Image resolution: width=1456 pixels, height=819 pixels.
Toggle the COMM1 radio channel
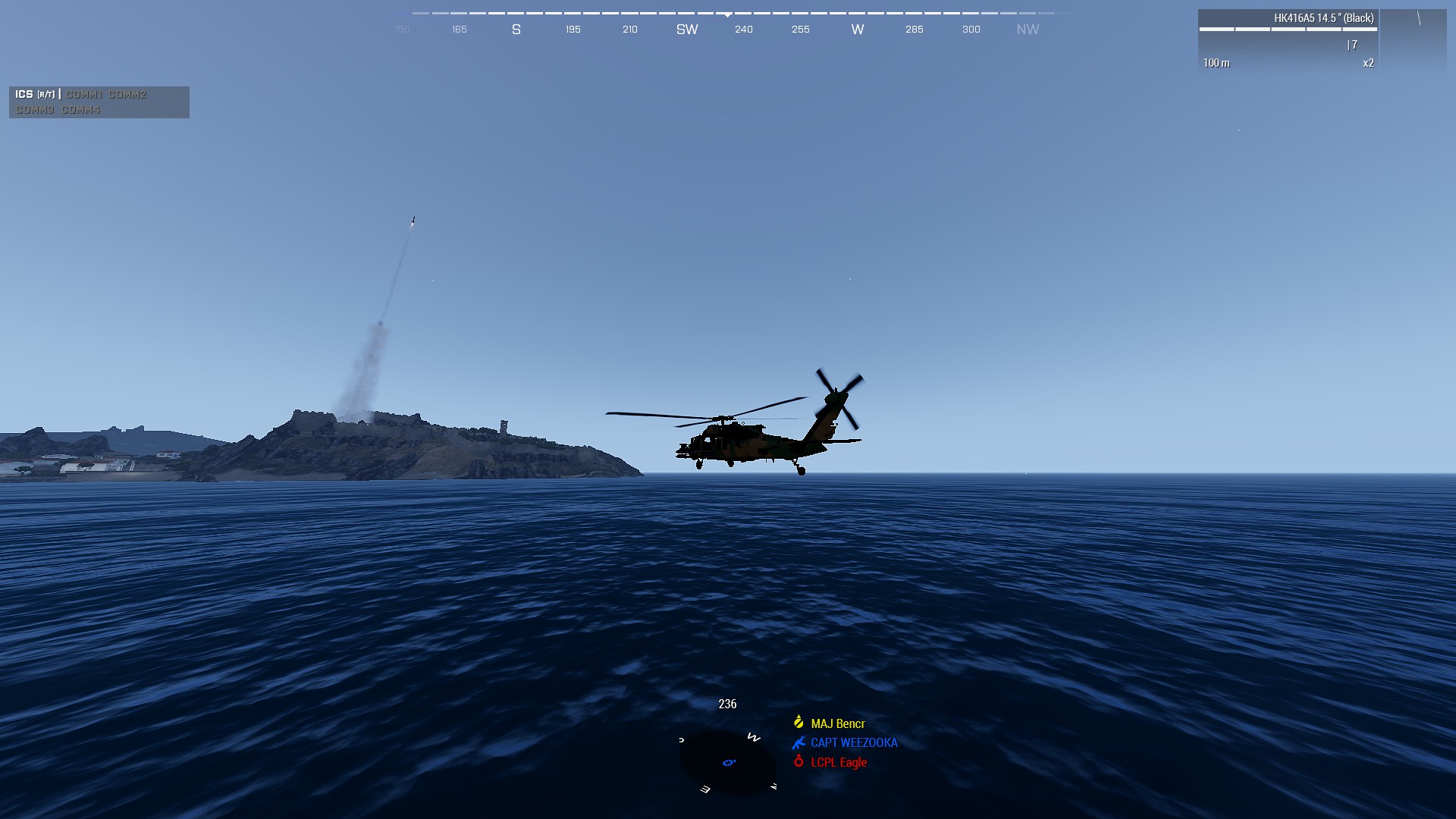pos(83,95)
